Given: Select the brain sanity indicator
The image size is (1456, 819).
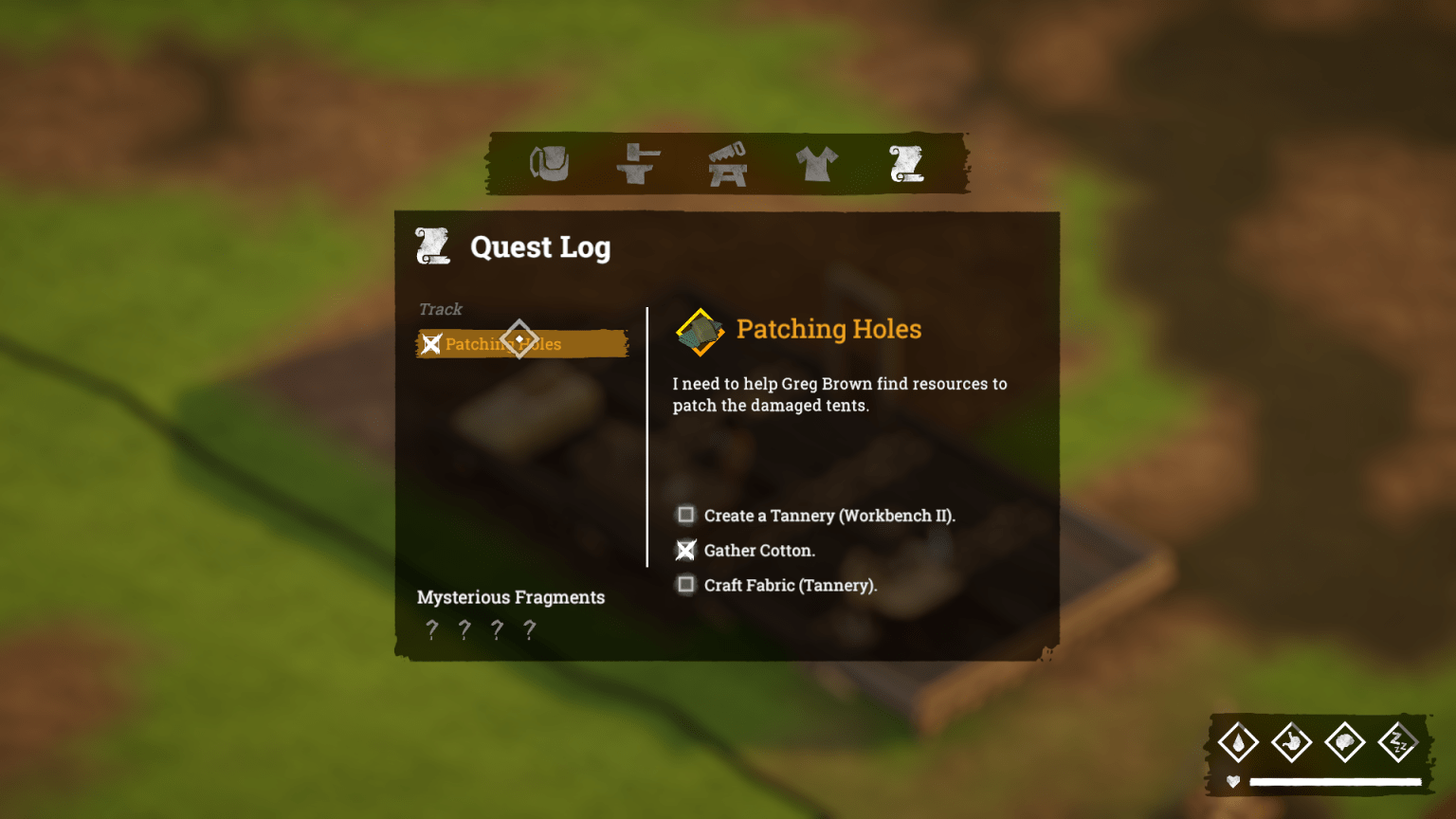Looking at the screenshot, I should point(1347,742).
